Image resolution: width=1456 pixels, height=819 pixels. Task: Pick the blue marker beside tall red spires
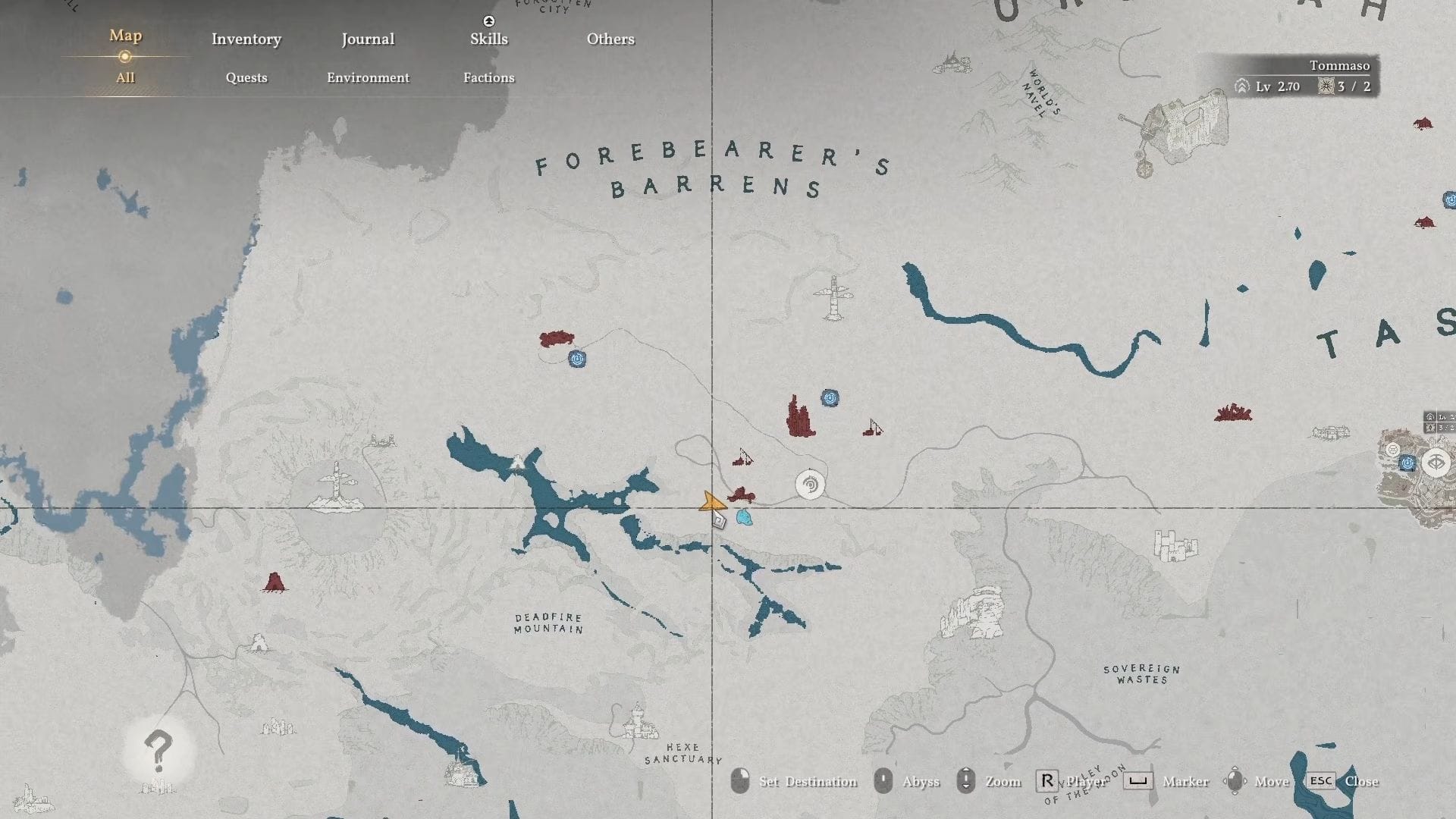click(830, 398)
